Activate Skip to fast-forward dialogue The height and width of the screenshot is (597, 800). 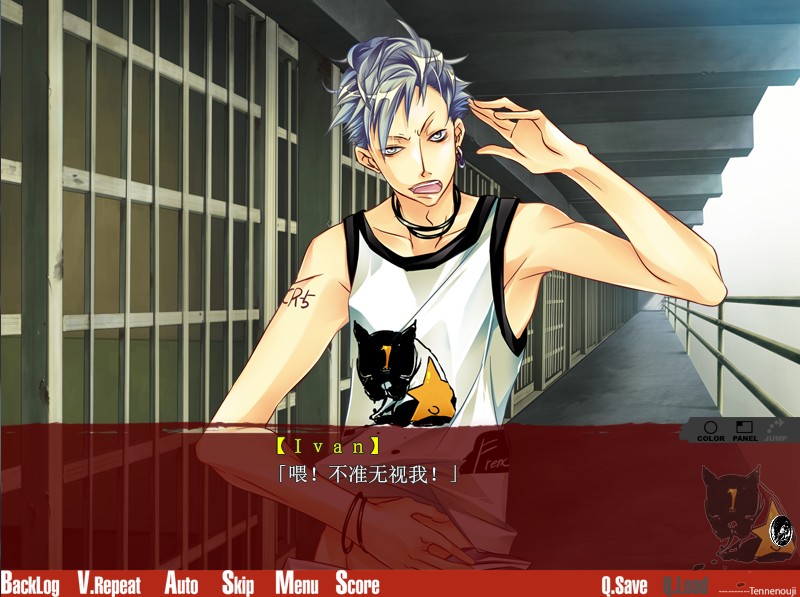pyautogui.click(x=238, y=584)
